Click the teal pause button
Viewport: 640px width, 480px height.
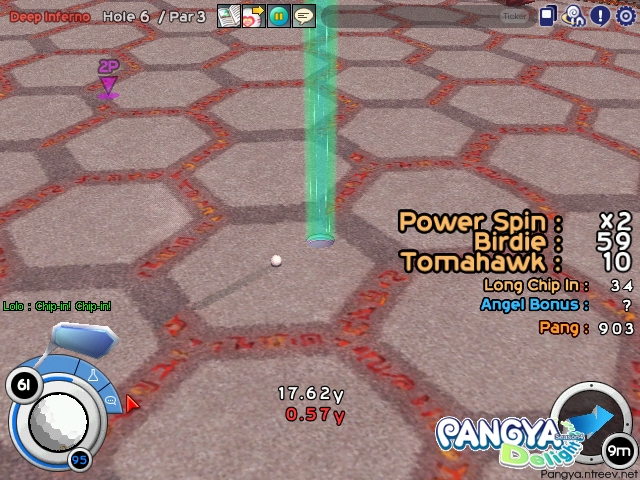coord(278,16)
